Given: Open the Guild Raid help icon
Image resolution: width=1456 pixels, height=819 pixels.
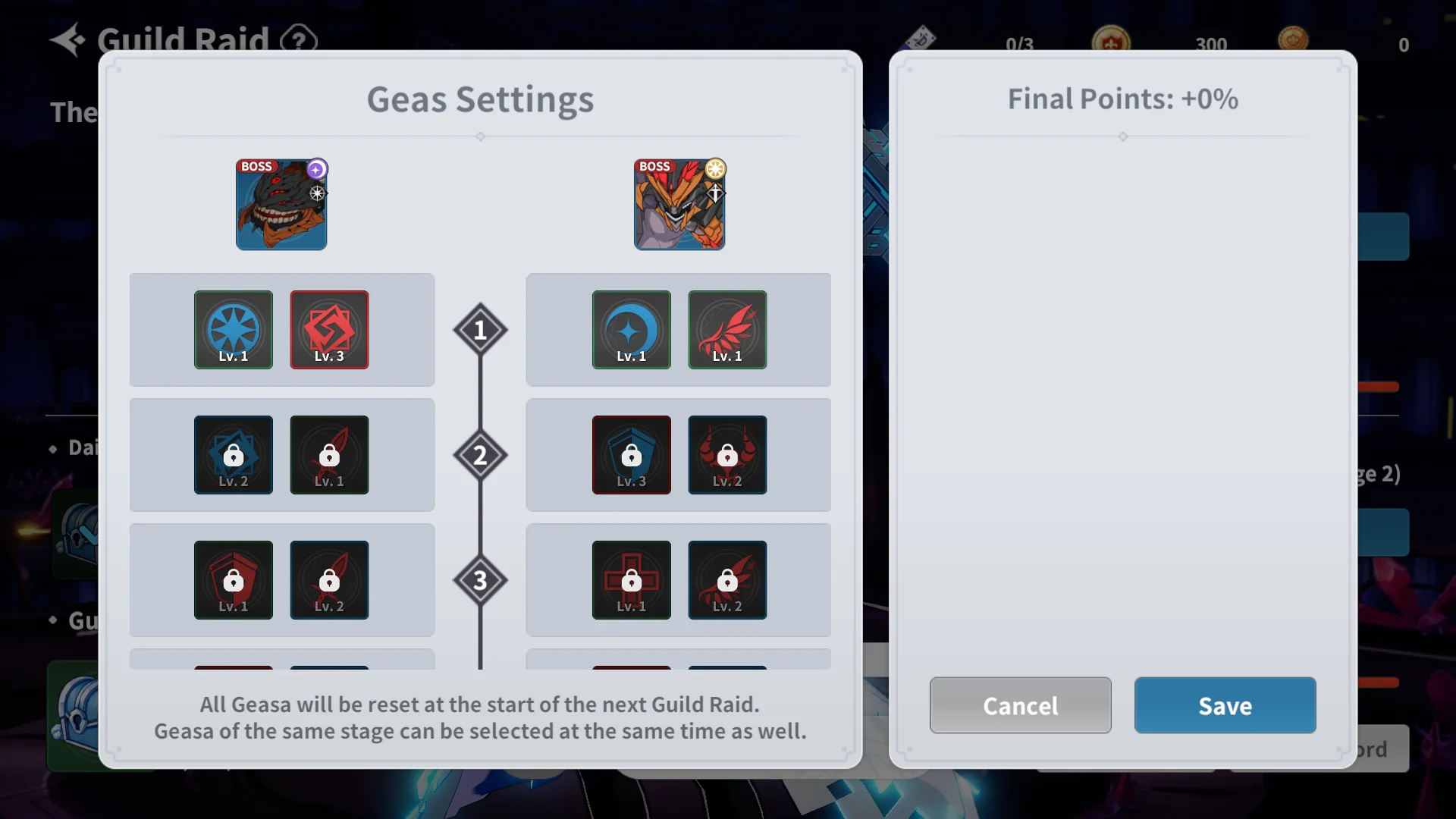Looking at the screenshot, I should (299, 39).
